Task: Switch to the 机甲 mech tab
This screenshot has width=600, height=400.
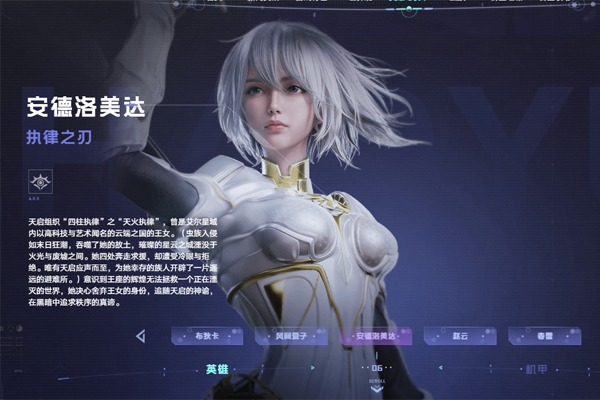Action: (537, 369)
